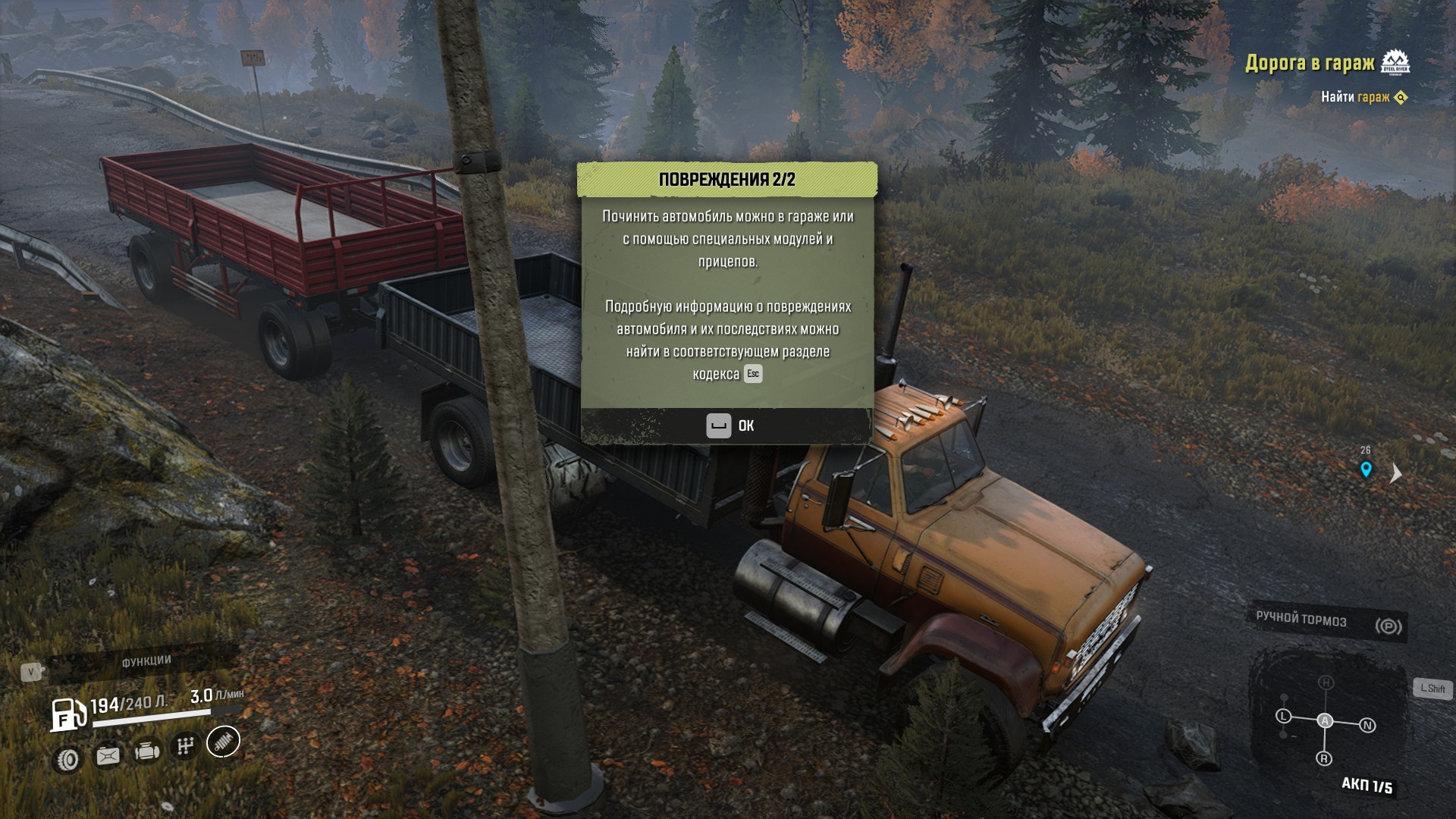Open the Функции functions panel
The width and height of the screenshot is (1456, 819).
tap(146, 661)
